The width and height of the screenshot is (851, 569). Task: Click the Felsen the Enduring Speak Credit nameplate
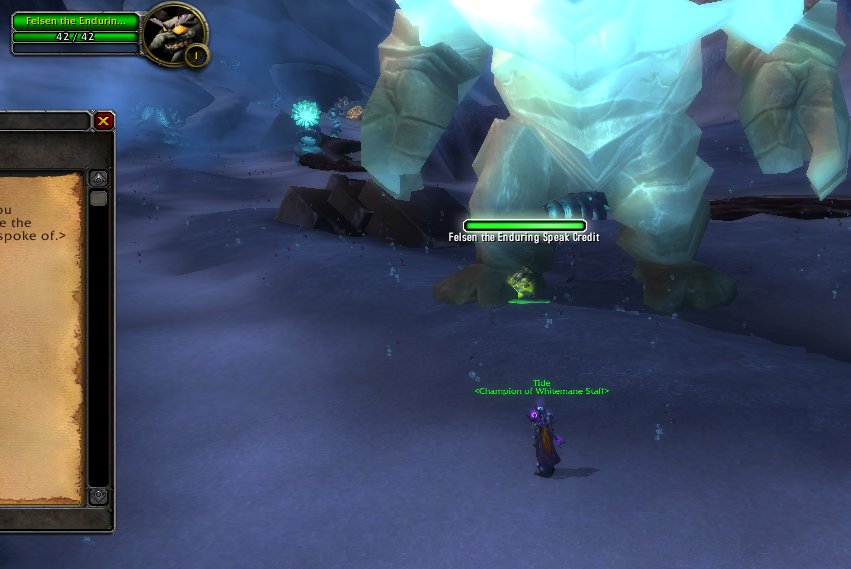point(524,226)
